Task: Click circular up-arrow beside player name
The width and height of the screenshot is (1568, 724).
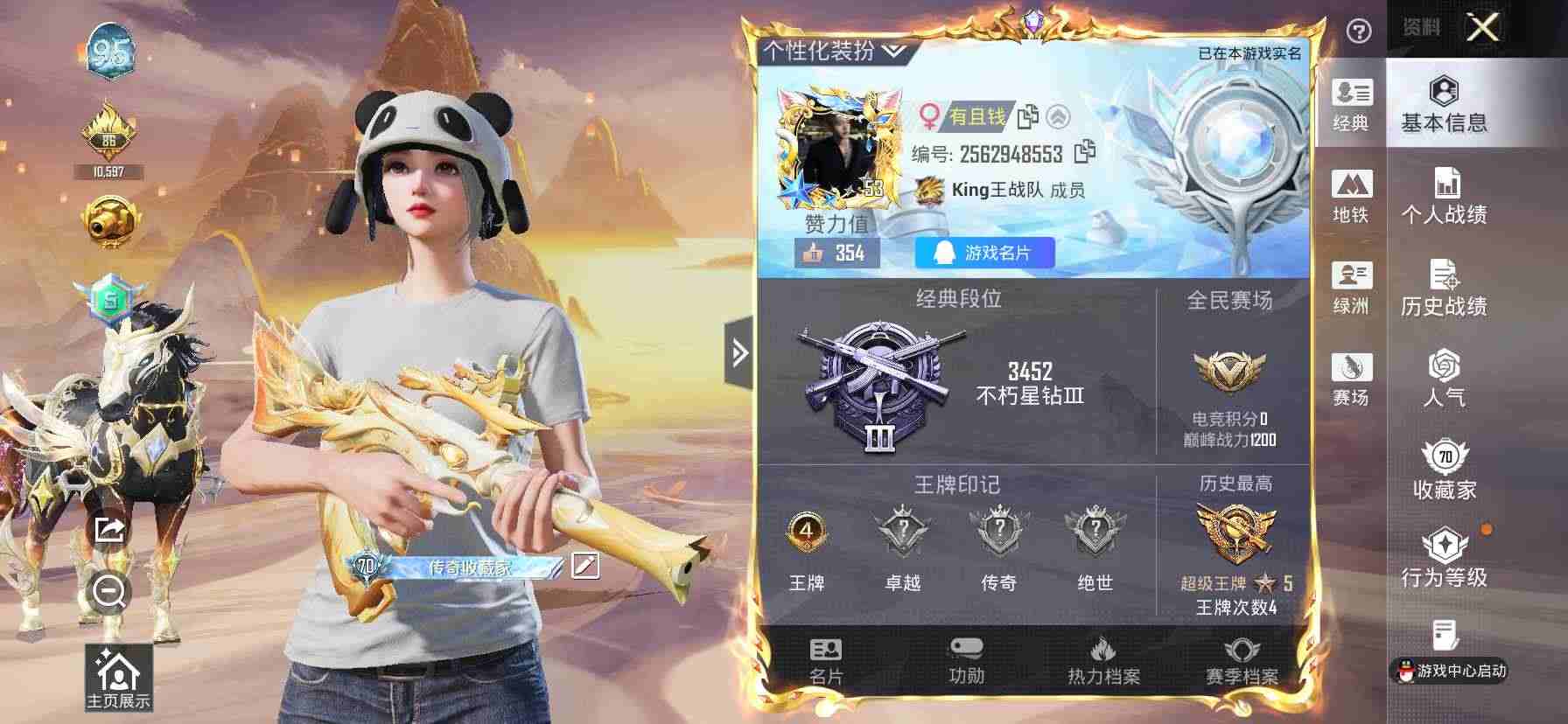Action: [x=1060, y=116]
